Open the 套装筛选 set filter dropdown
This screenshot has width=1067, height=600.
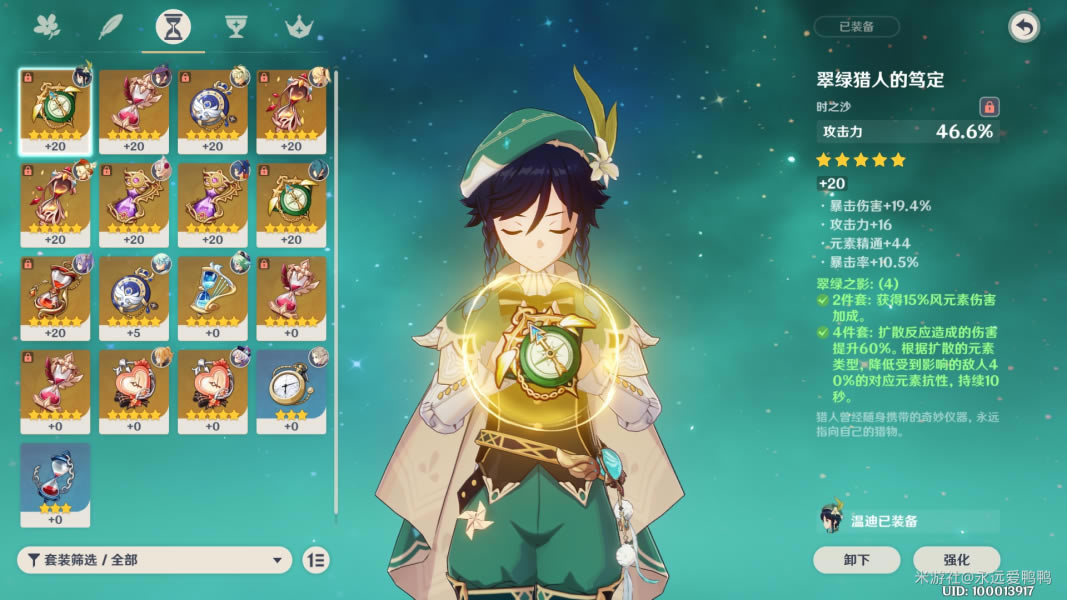tap(155, 560)
